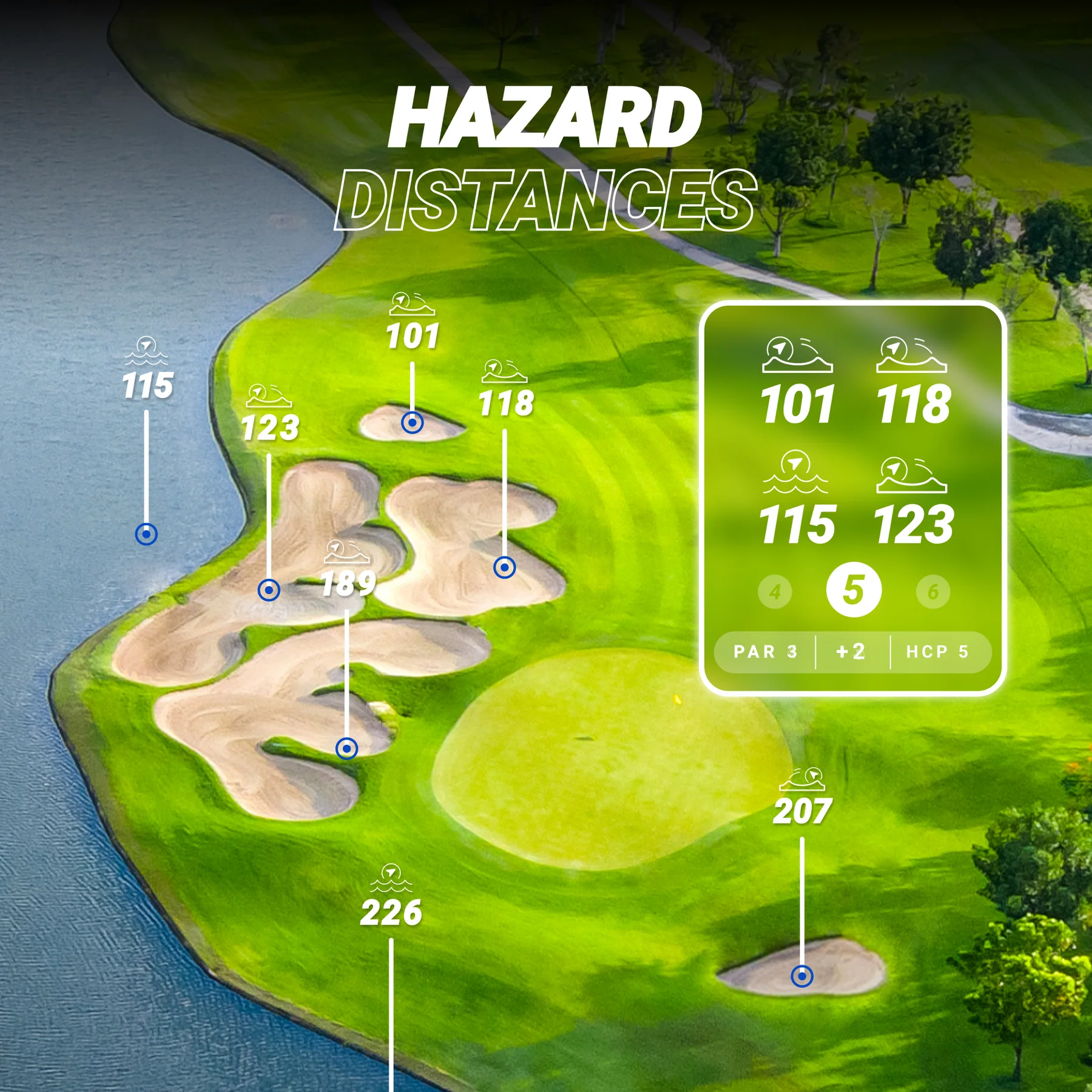Tap the 101 bunker marker on the map

[x=413, y=336]
